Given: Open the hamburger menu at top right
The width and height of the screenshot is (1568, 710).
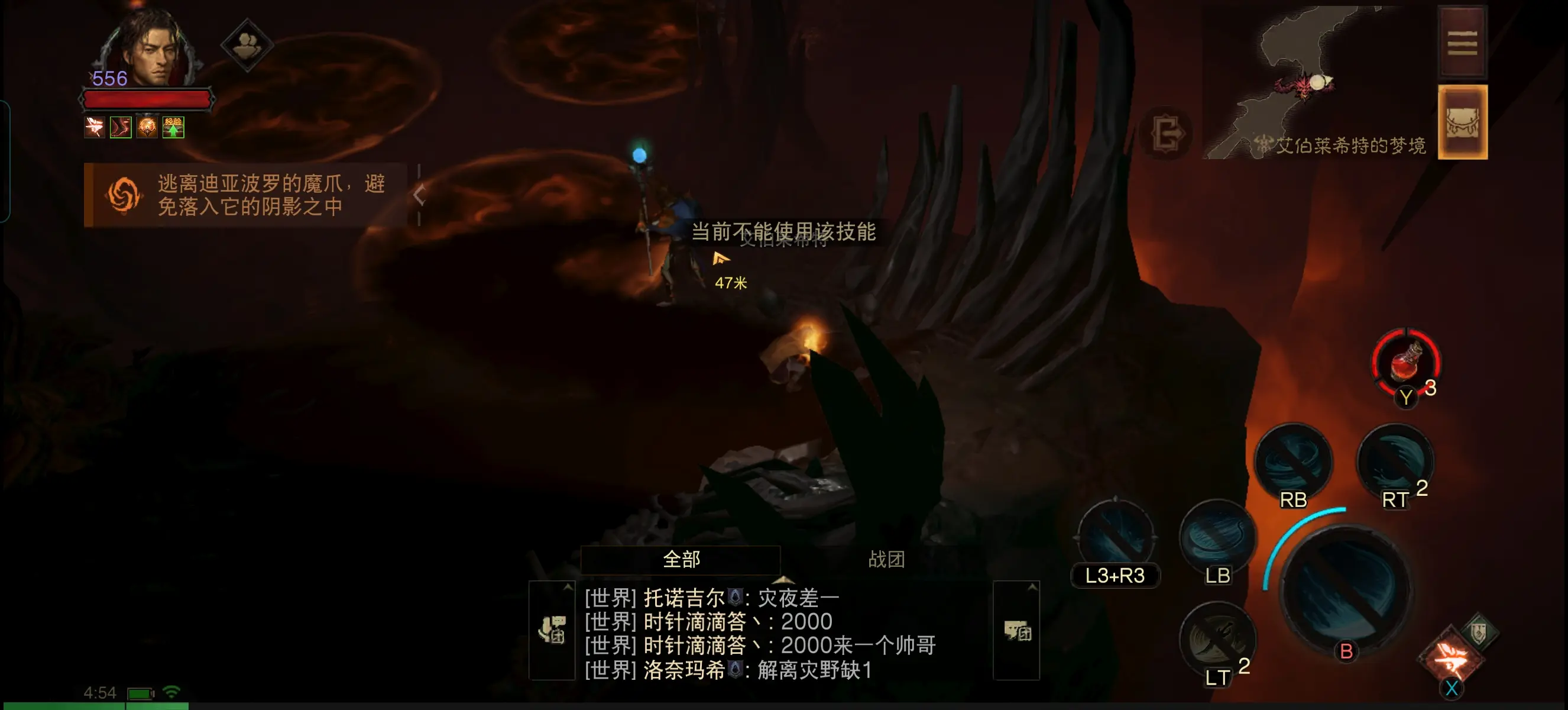Looking at the screenshot, I should click(x=1463, y=41).
